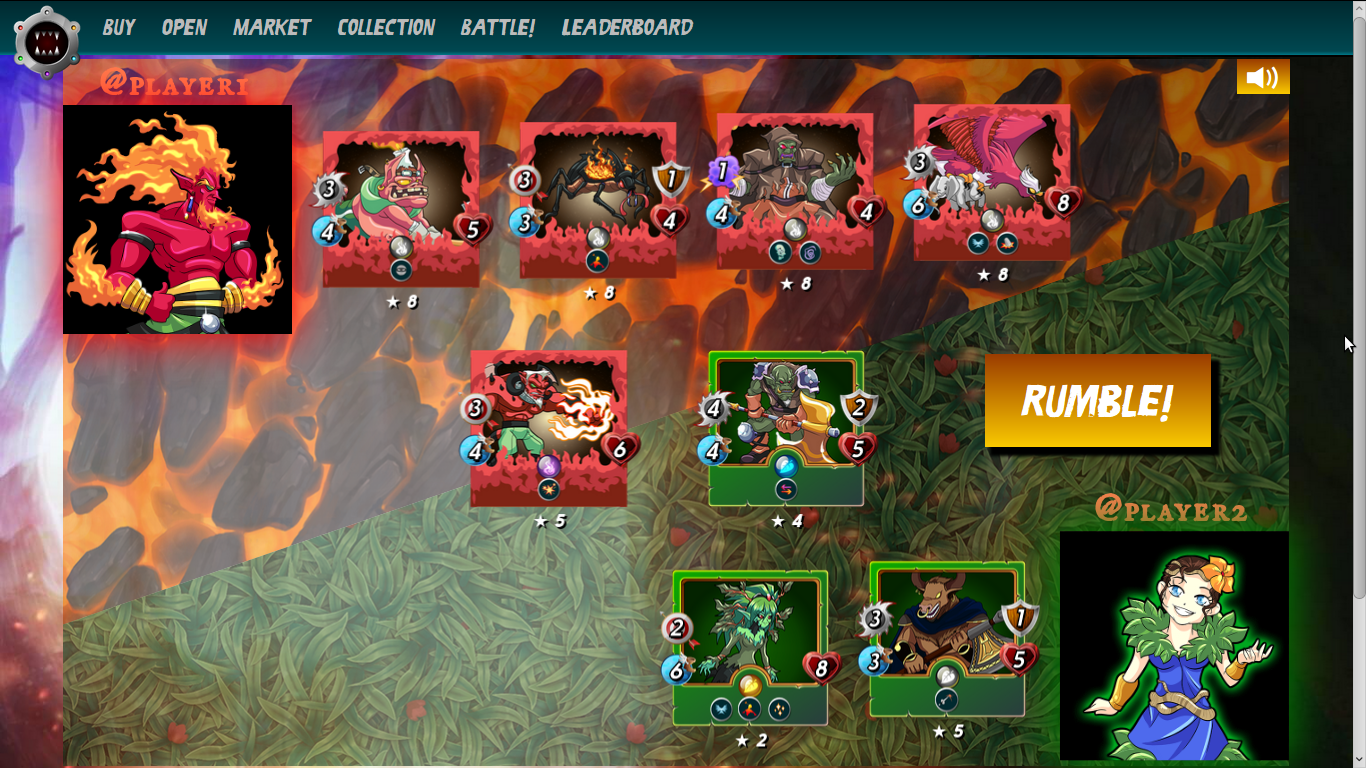Go to the Open packs page

[x=184, y=28]
